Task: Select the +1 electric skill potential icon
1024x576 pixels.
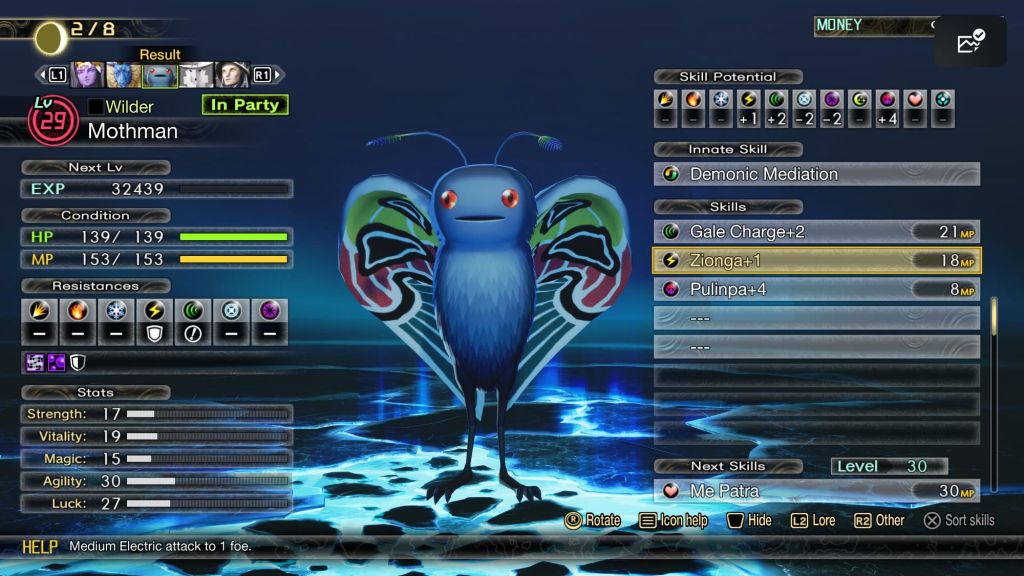Action: coord(748,108)
